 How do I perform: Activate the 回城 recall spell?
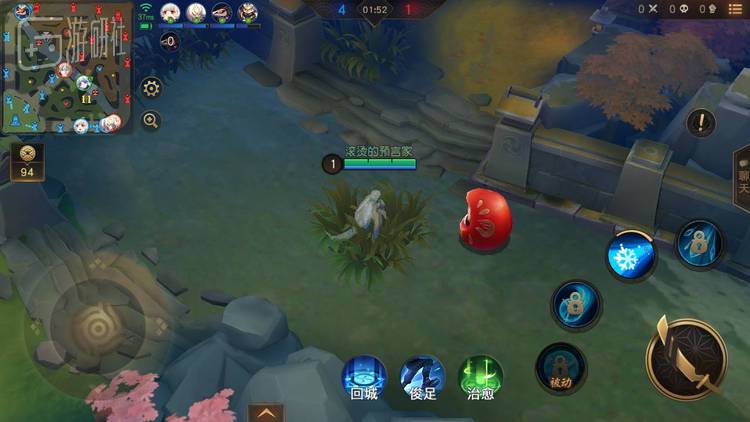[364, 377]
